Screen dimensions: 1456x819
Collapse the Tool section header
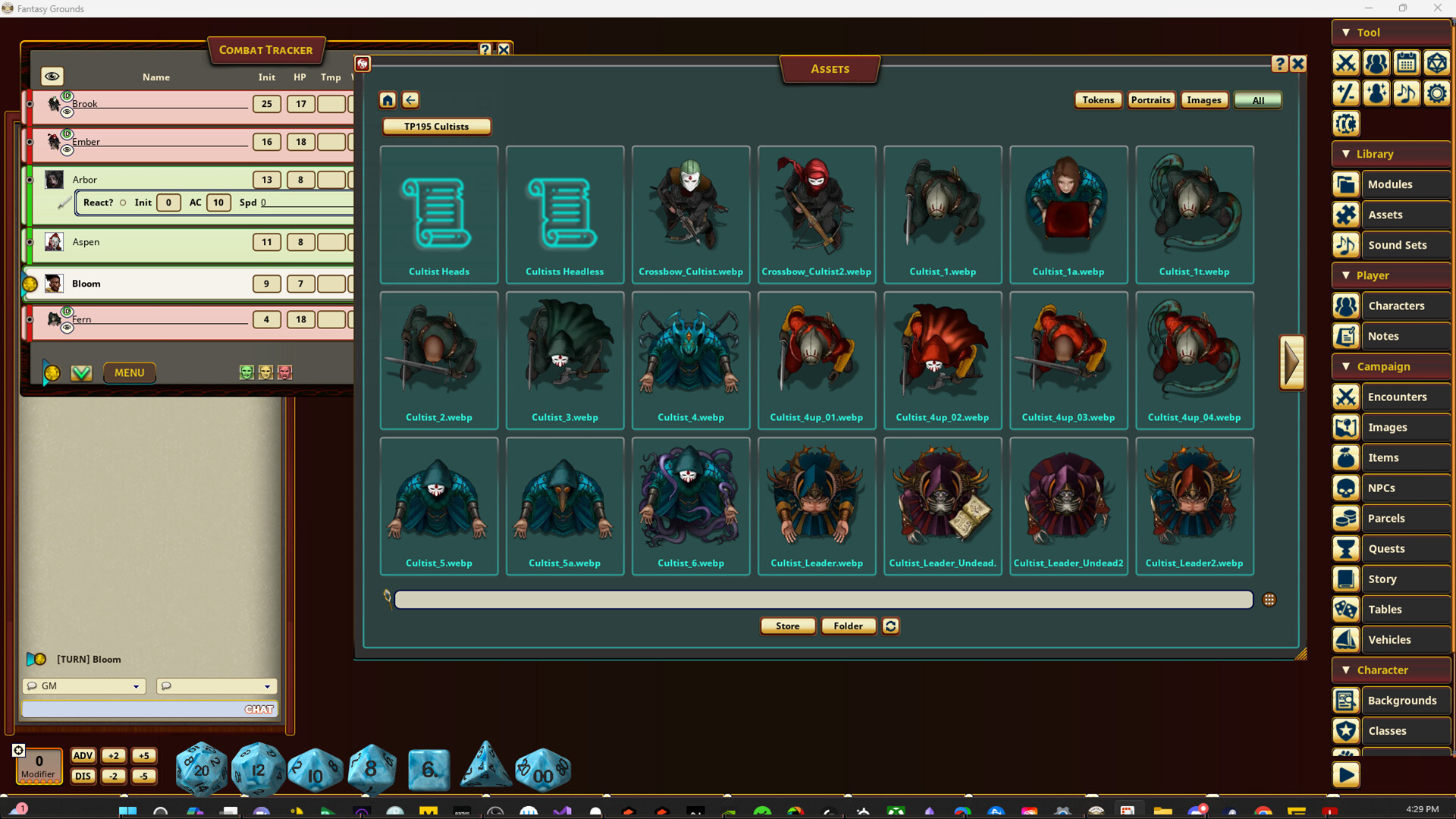coord(1348,32)
